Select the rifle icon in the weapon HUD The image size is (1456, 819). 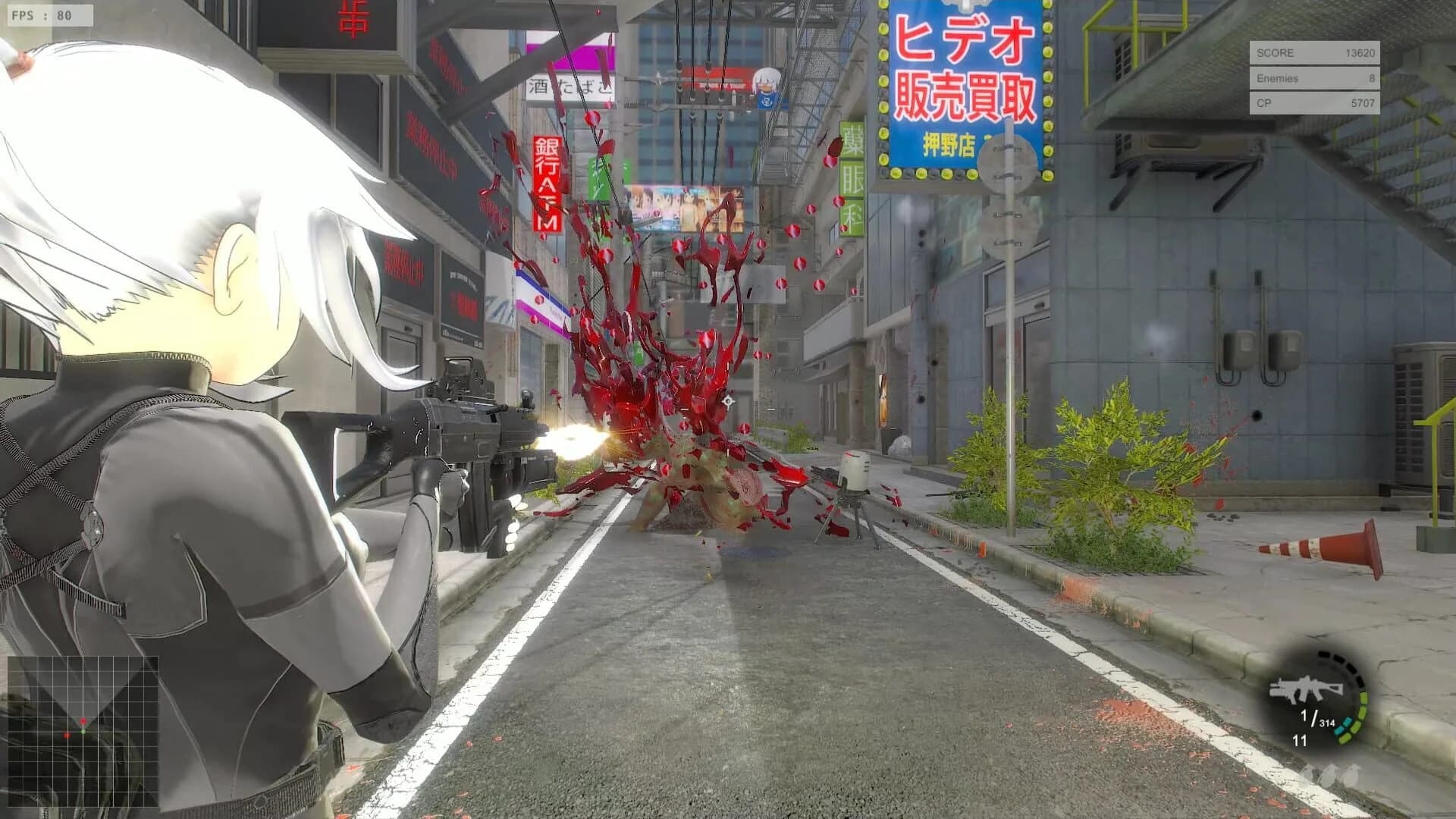[1306, 688]
